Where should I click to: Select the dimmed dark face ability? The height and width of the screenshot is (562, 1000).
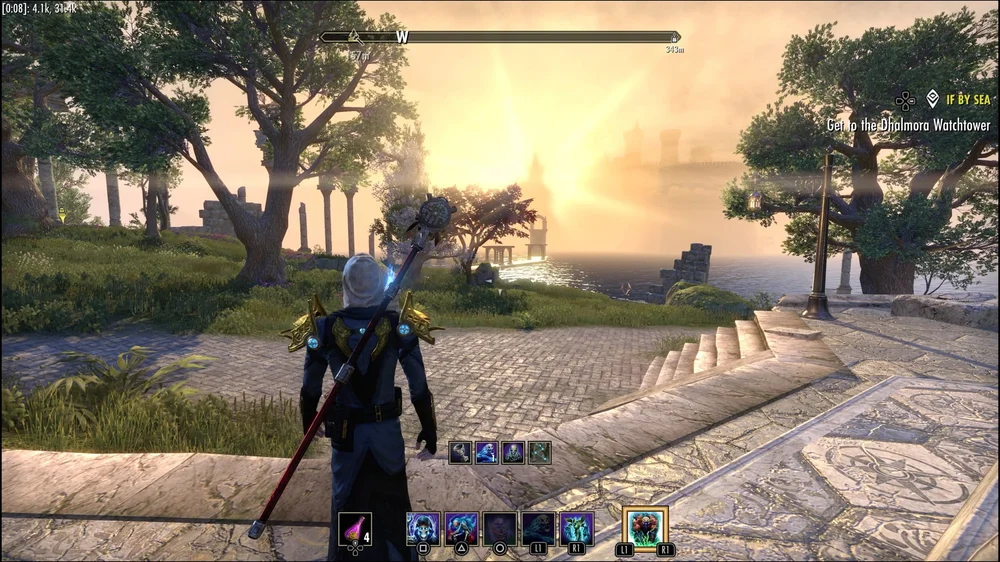(500, 528)
